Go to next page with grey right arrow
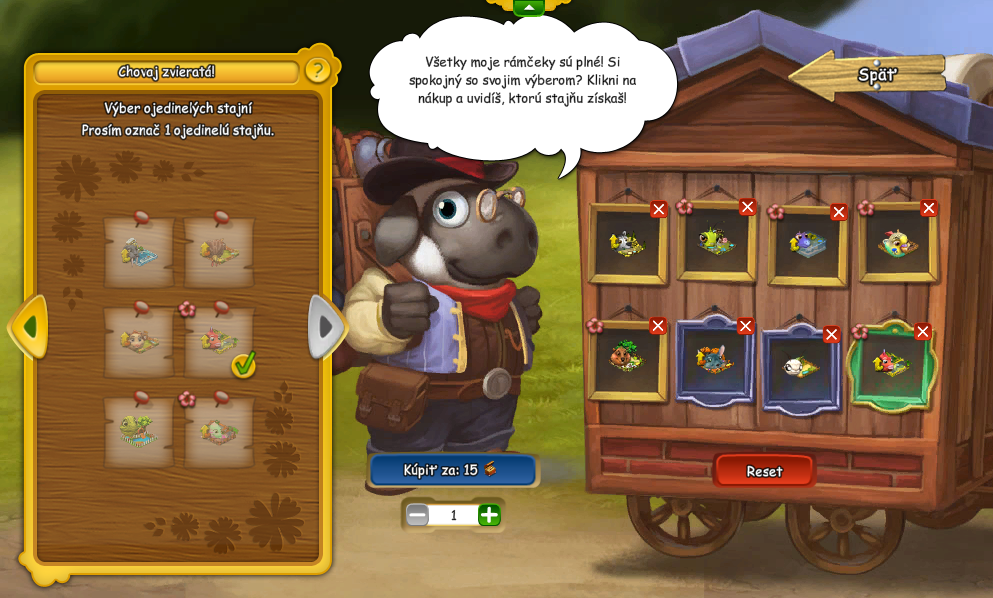 tap(326, 326)
